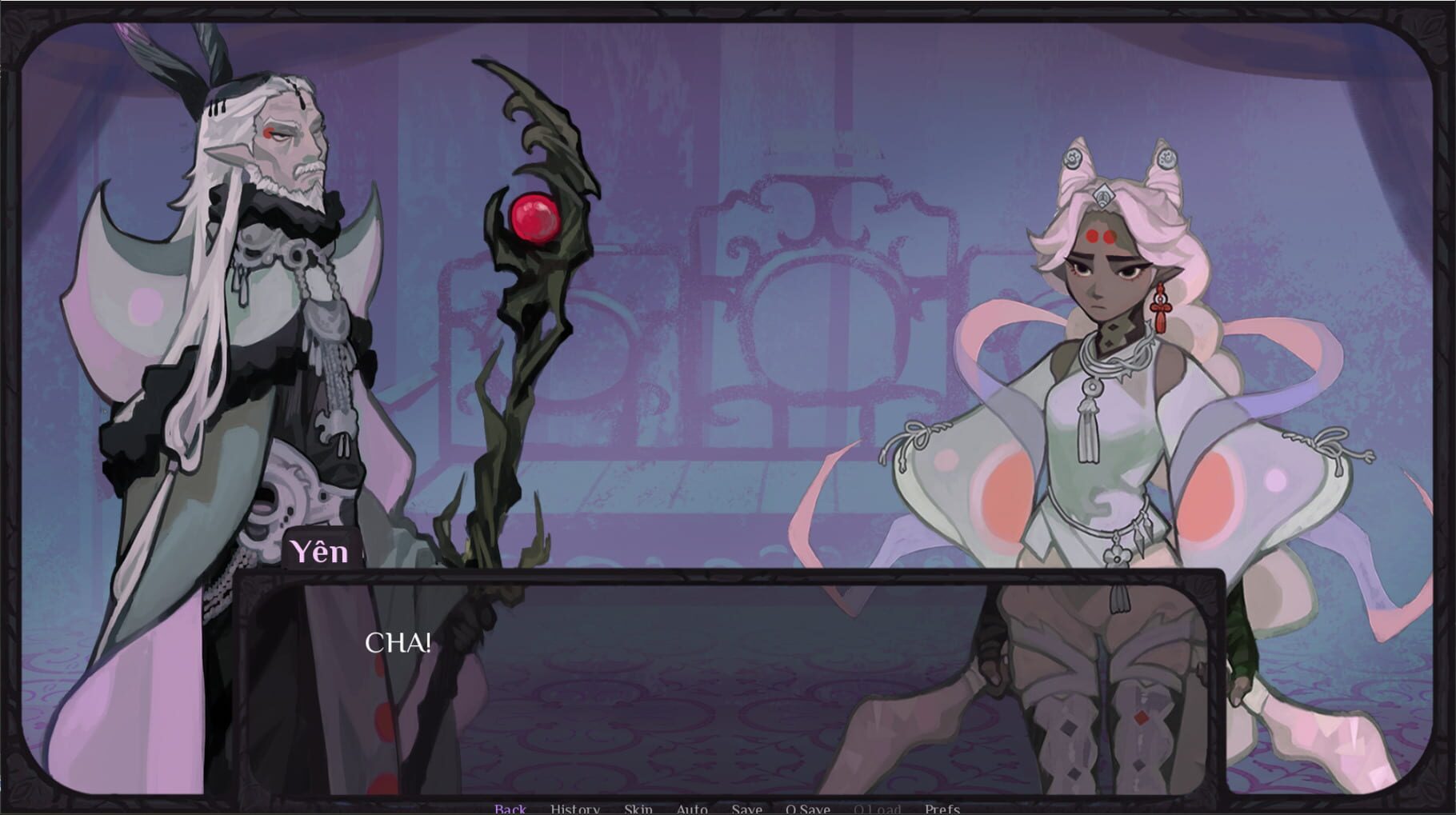Toggle Auto text advance
The width and height of the screenshot is (1456, 815).
pos(693,808)
